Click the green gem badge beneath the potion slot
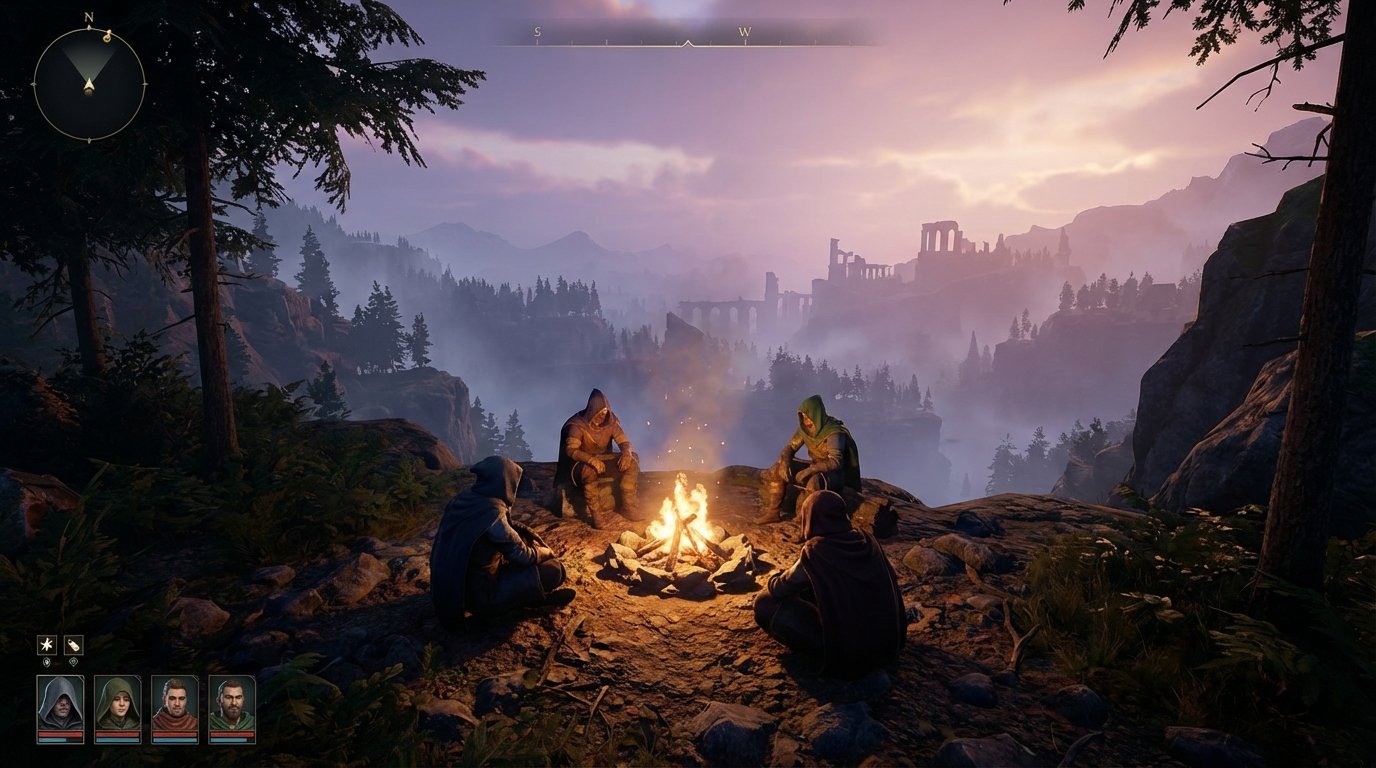Screen dimensions: 1376x768 coord(74,661)
